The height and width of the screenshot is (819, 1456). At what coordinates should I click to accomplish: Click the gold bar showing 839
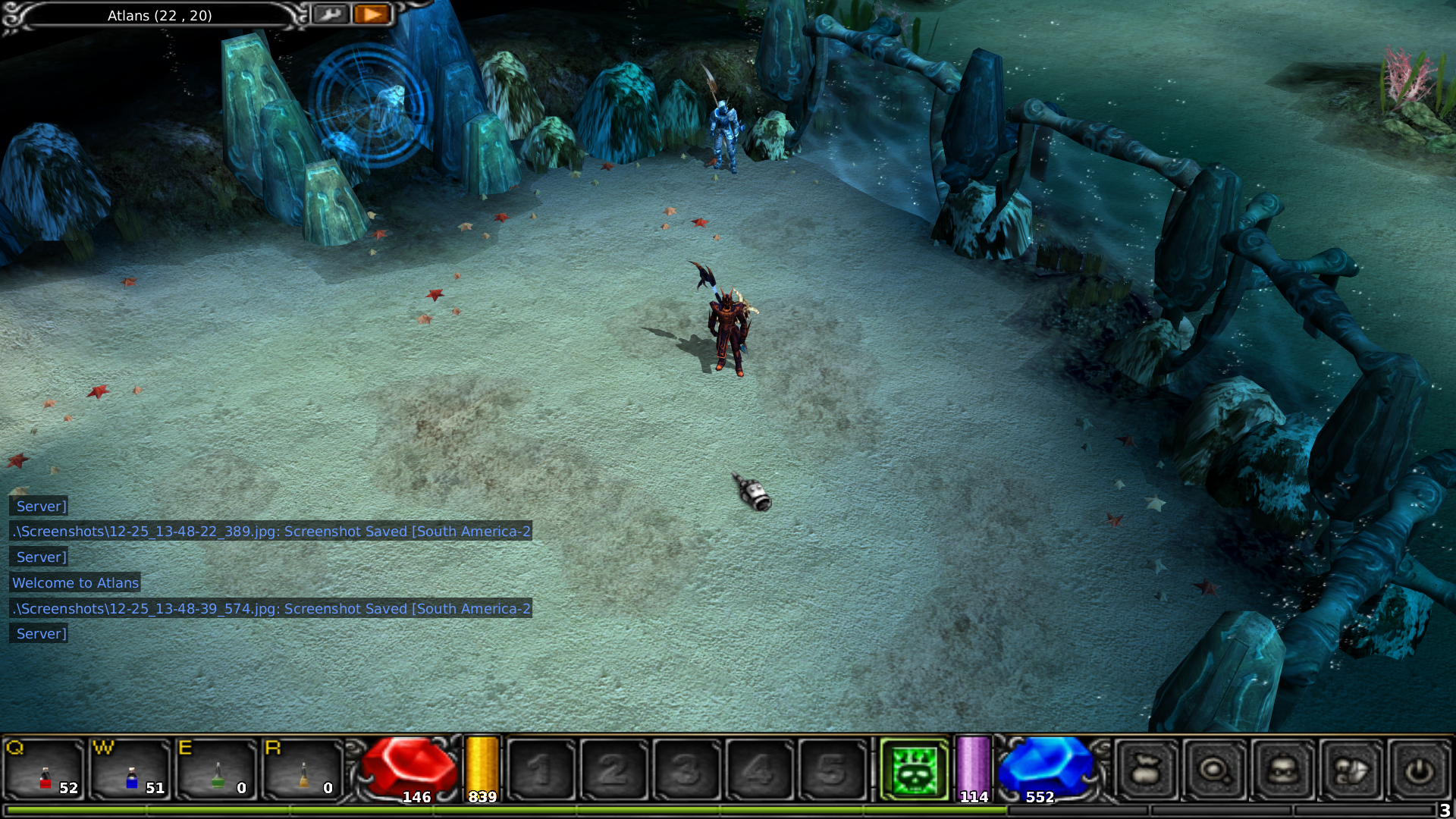click(481, 766)
